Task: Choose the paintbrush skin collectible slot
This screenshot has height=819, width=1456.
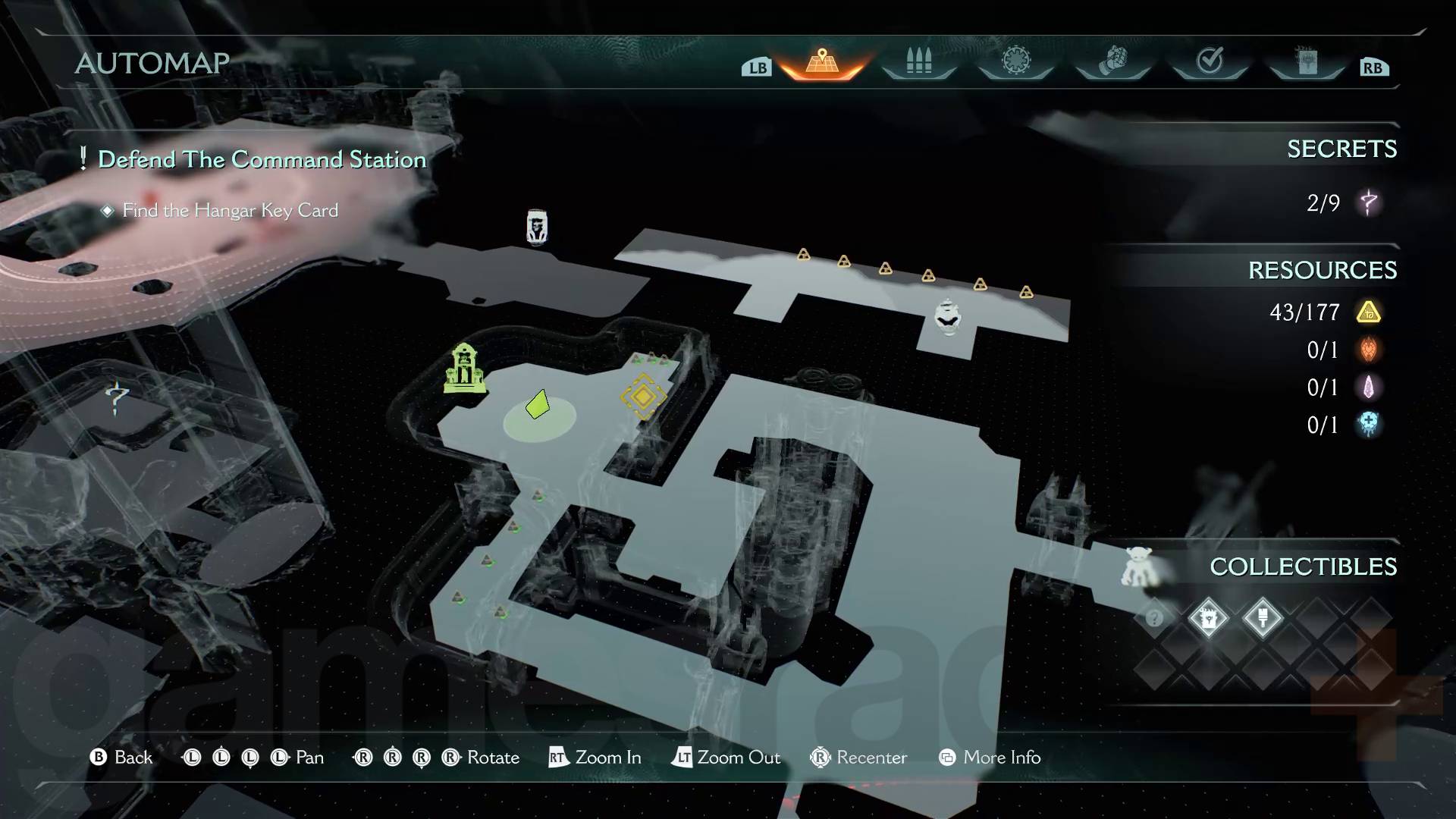Action: coord(1263,618)
